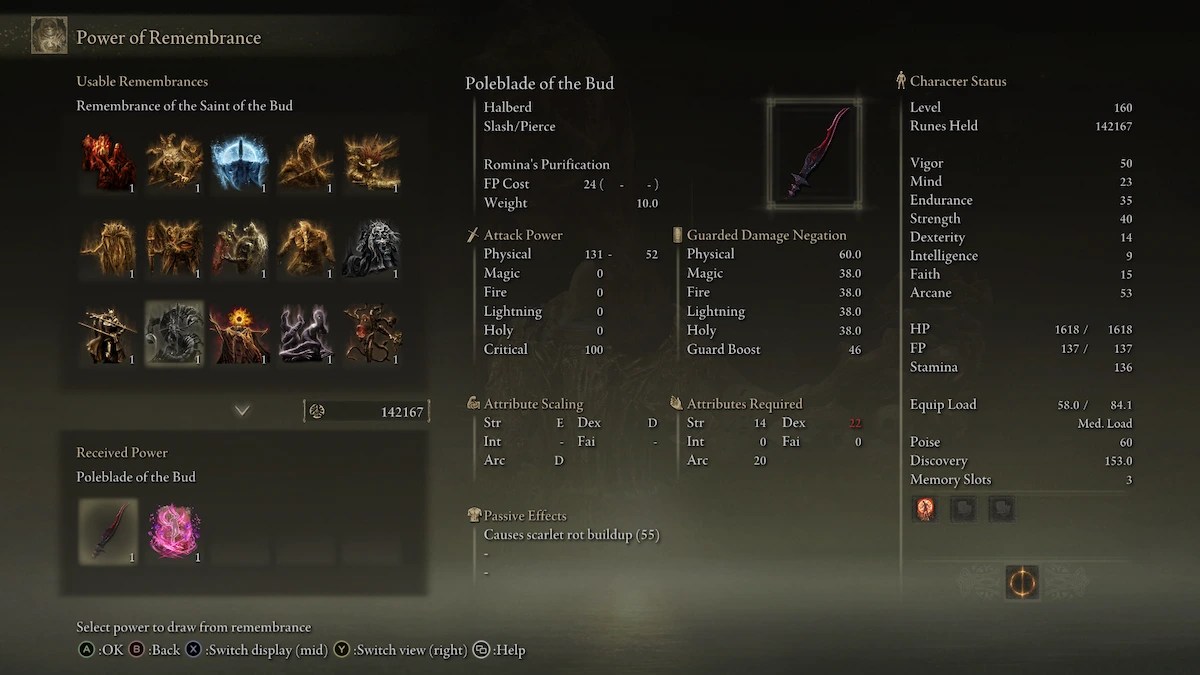Choose the blue glowing remembrance
Image resolution: width=1200 pixels, height=675 pixels.
pos(240,161)
